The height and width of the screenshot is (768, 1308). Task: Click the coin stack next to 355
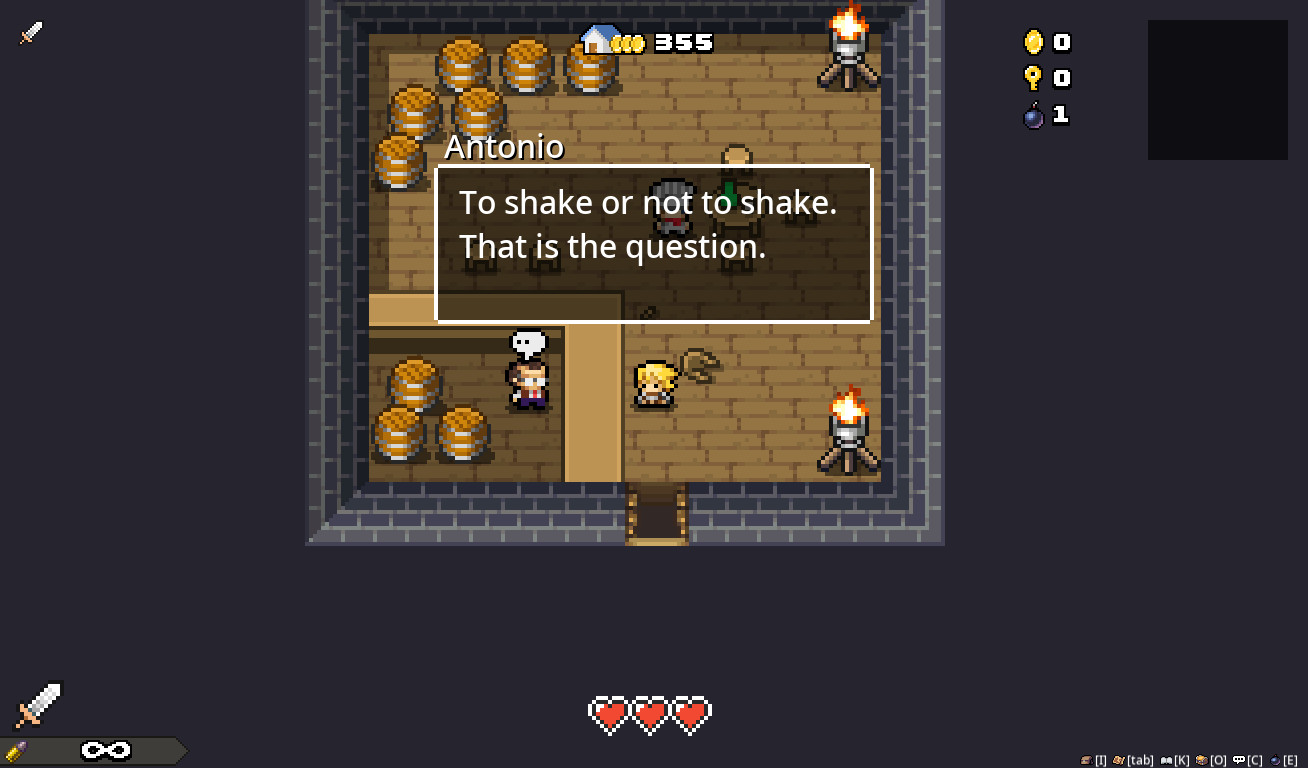click(628, 43)
